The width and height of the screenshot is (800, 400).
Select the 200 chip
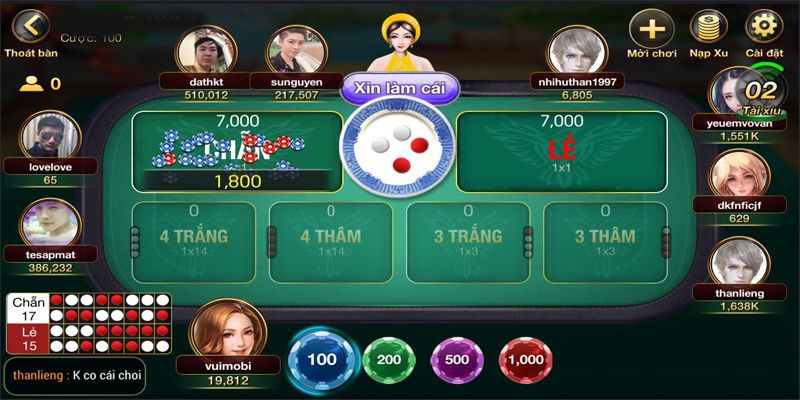pos(388,360)
